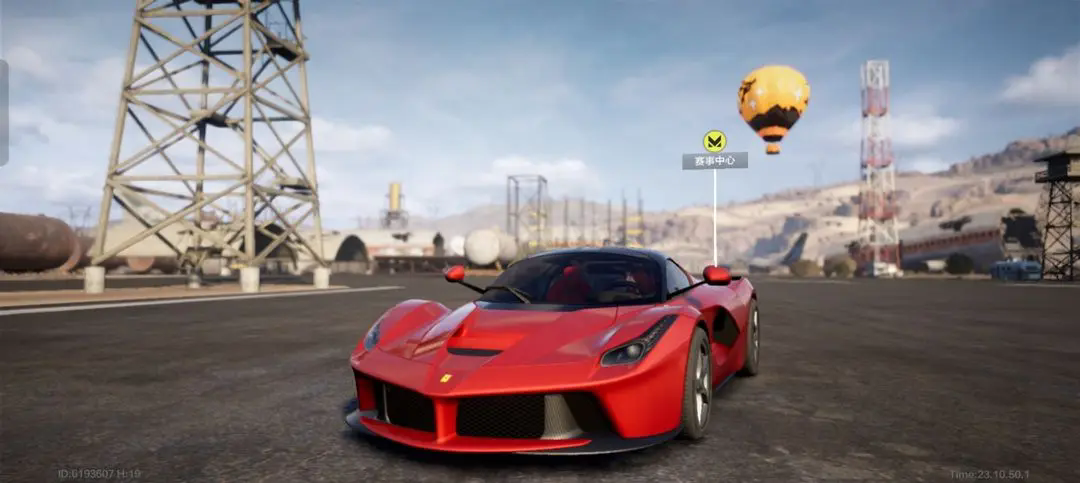Tap the yellow chevron waypoint icon
Viewport: 1080px width, 483px height.
click(x=714, y=140)
